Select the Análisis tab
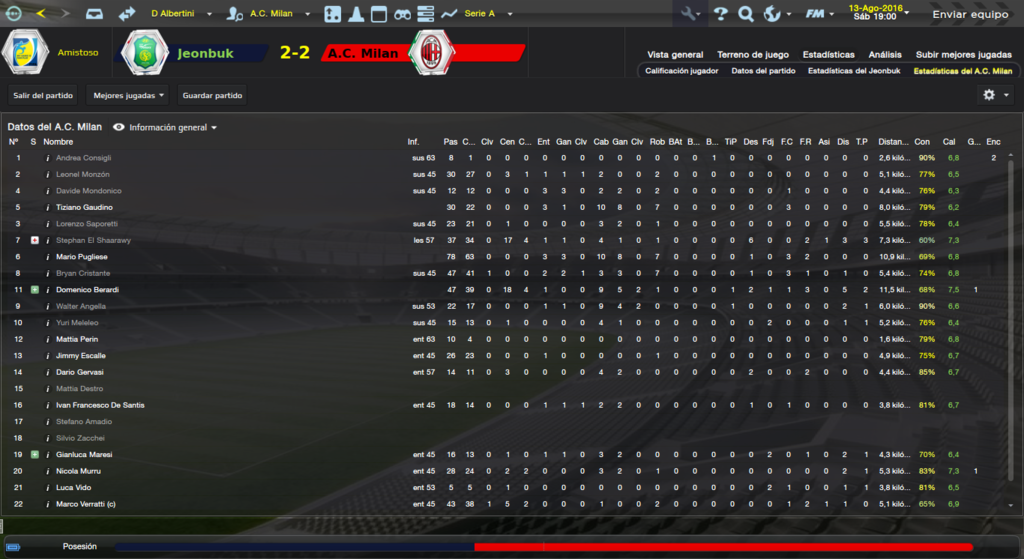This screenshot has height=559, width=1024. pyautogui.click(x=884, y=54)
